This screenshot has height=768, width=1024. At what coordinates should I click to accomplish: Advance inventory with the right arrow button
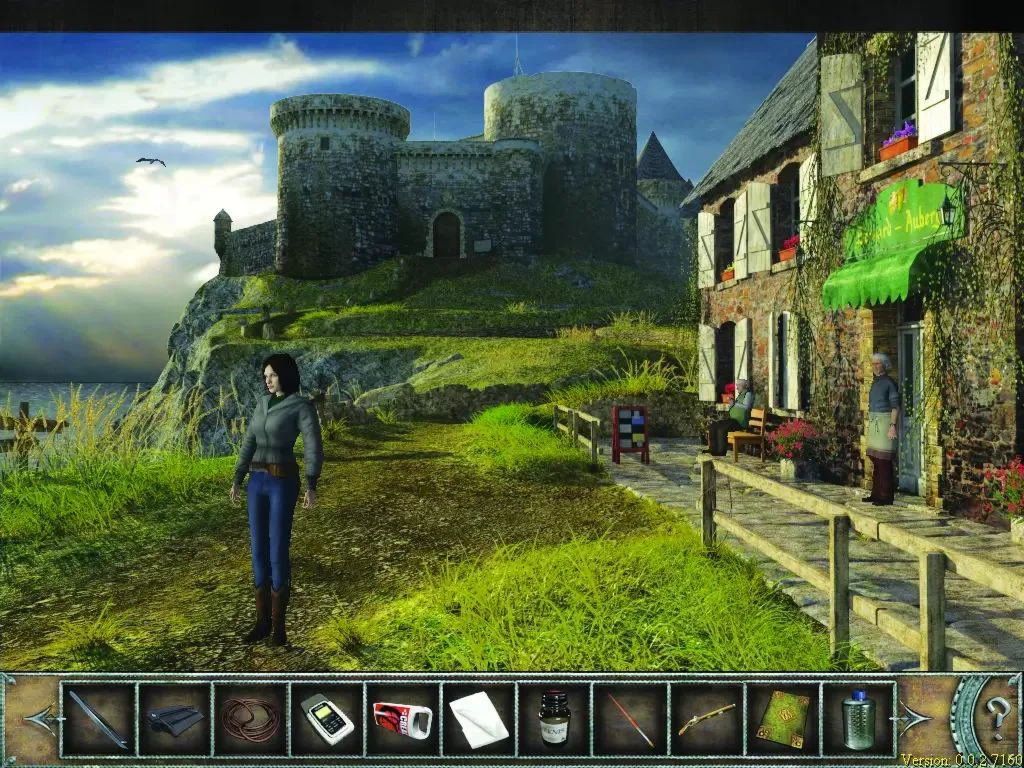[x=916, y=717]
